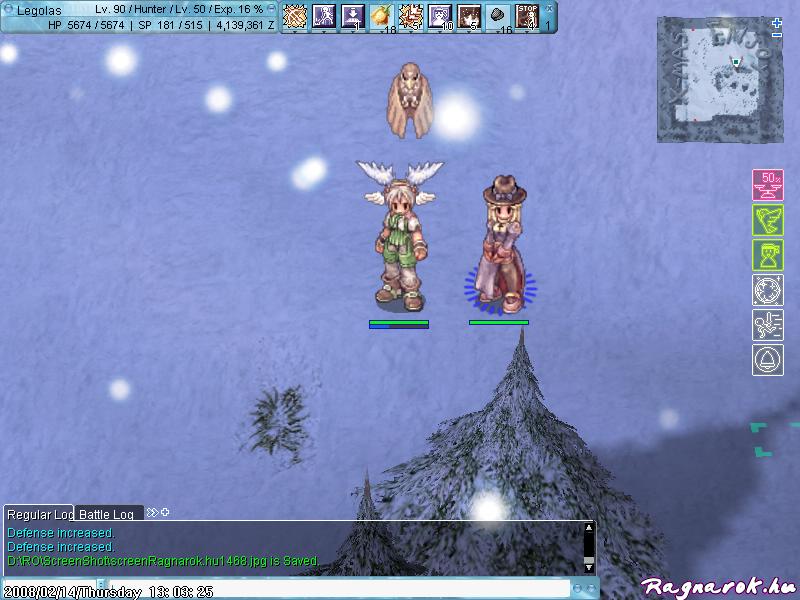Click the bell-shaped buff icon
Viewport: 800px width, 600px height.
[x=767, y=360]
